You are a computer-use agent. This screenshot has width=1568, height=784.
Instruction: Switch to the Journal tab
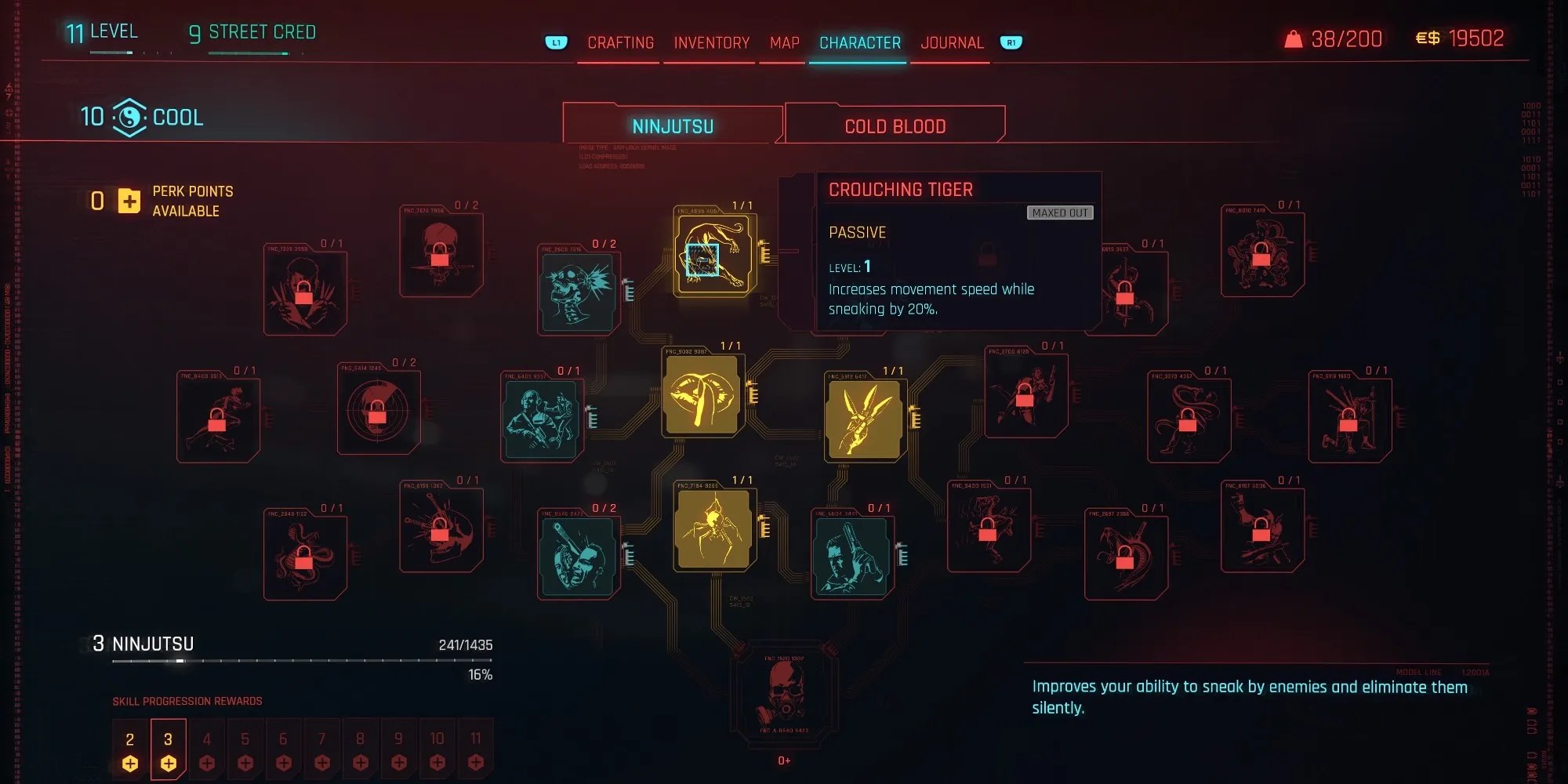coord(951,42)
